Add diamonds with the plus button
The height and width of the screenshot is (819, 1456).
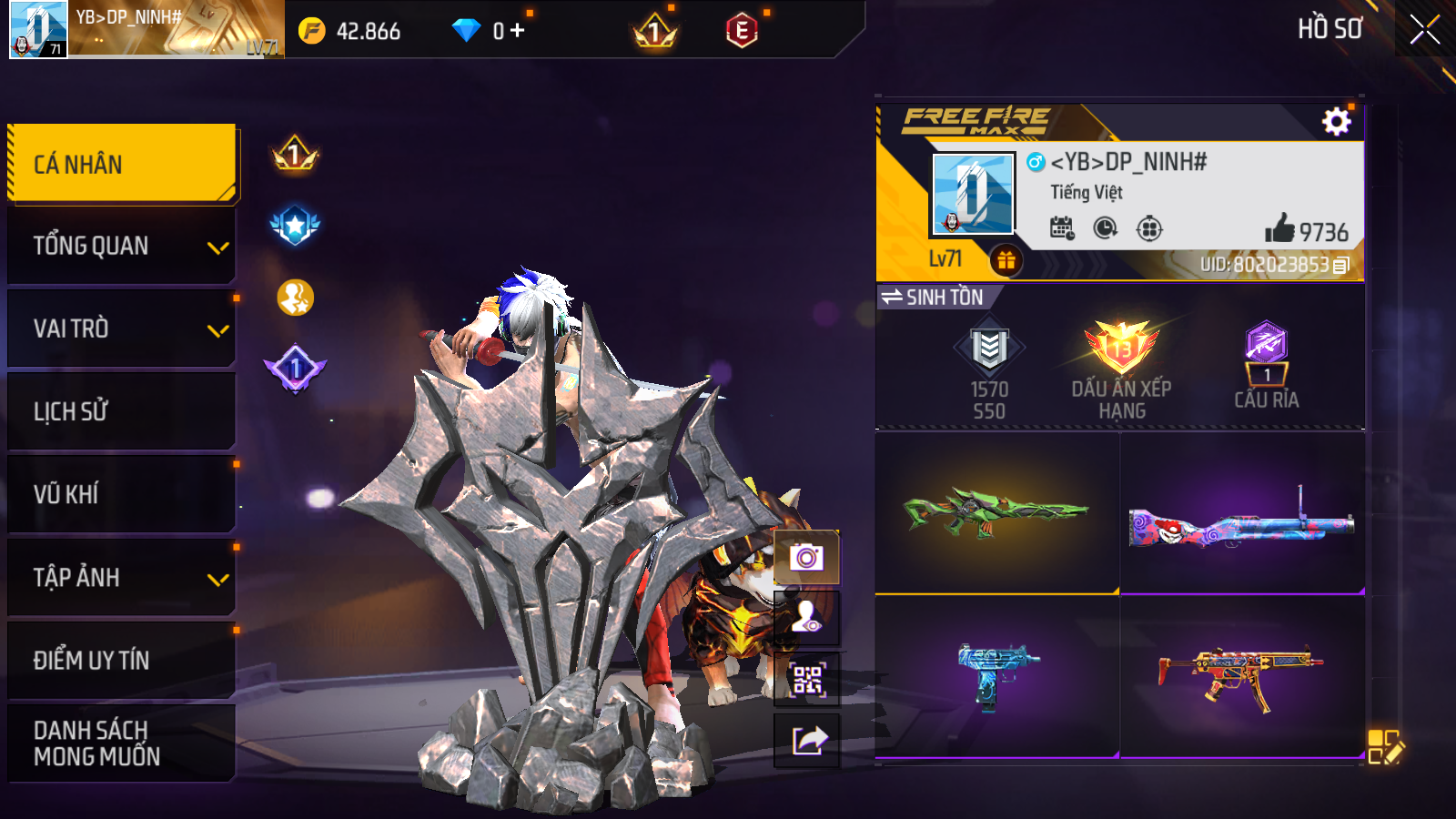(x=518, y=31)
